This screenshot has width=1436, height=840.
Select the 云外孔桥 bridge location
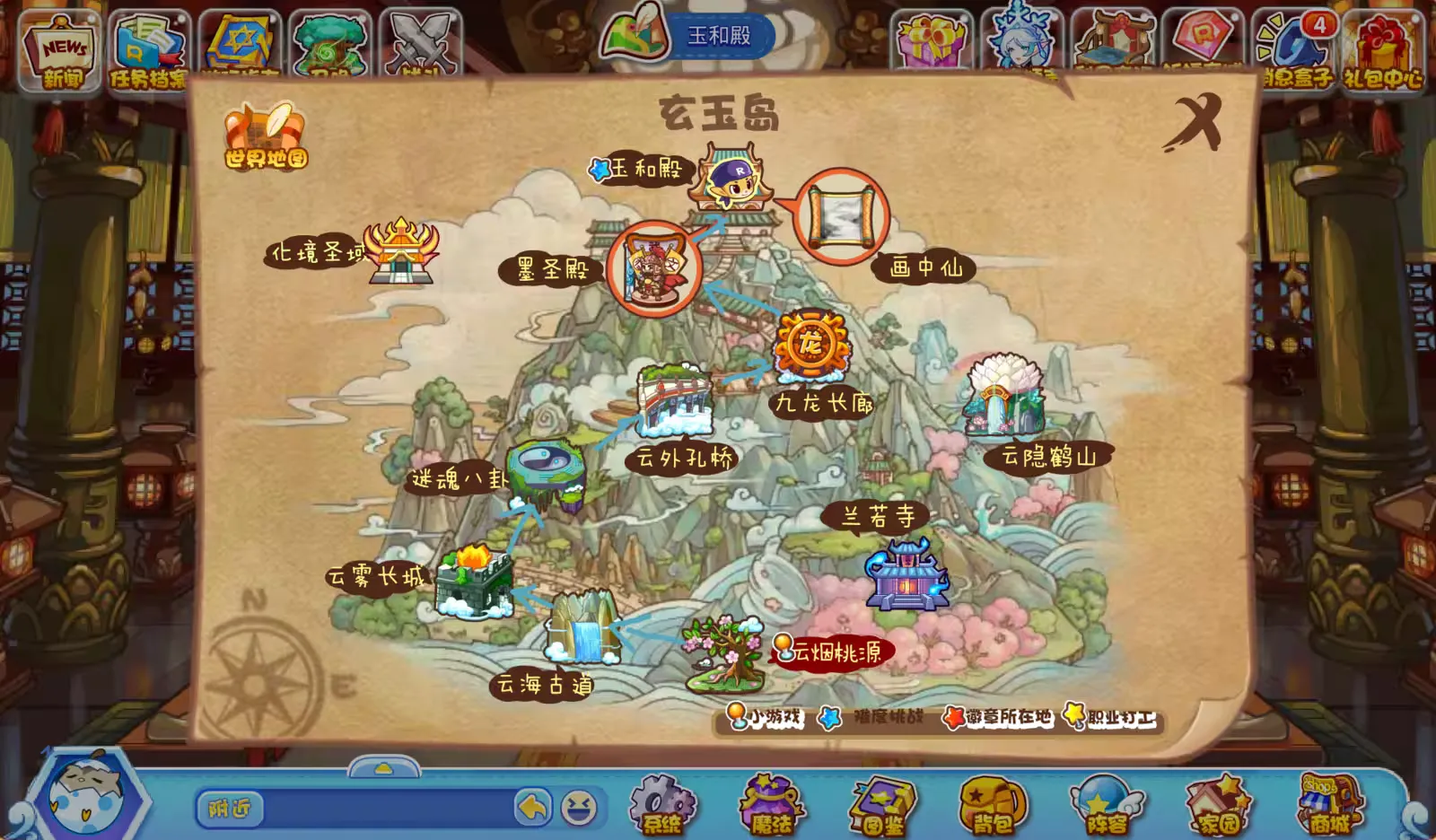[x=675, y=400]
